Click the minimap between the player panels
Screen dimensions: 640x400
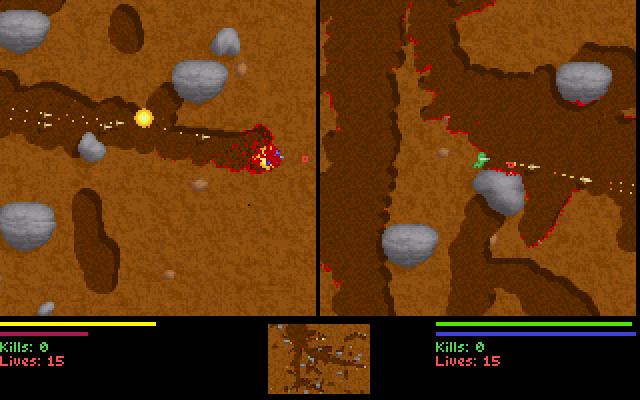319,358
